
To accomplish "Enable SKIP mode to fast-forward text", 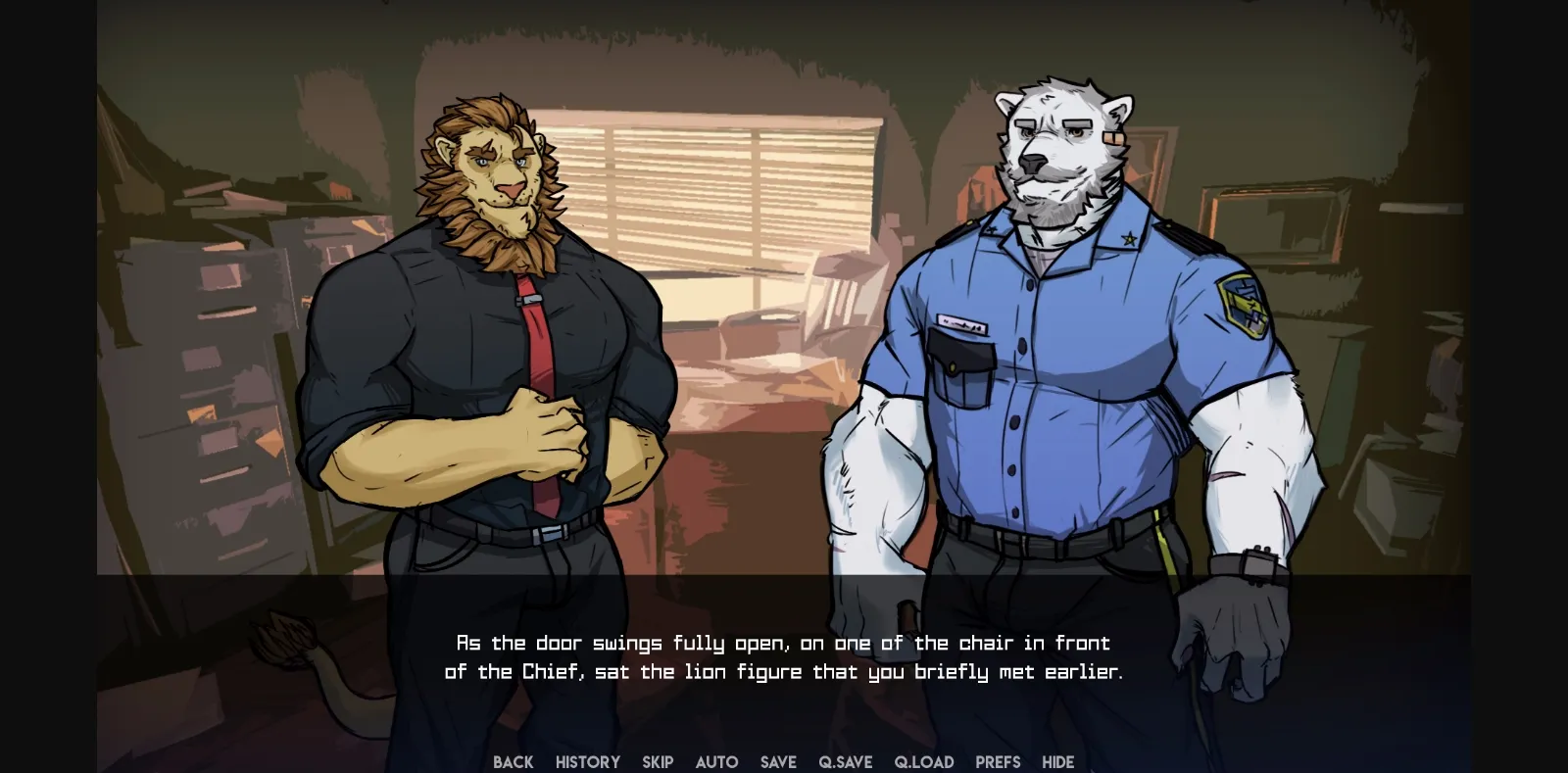I will [x=658, y=761].
